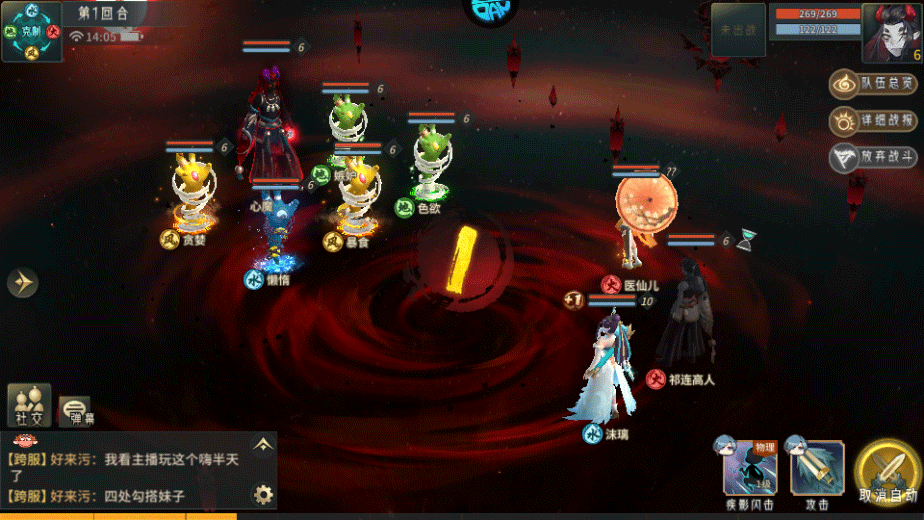This screenshot has width=924, height=520.
Task: Toggle the 弹幕 bullet comments button
Action: point(74,408)
